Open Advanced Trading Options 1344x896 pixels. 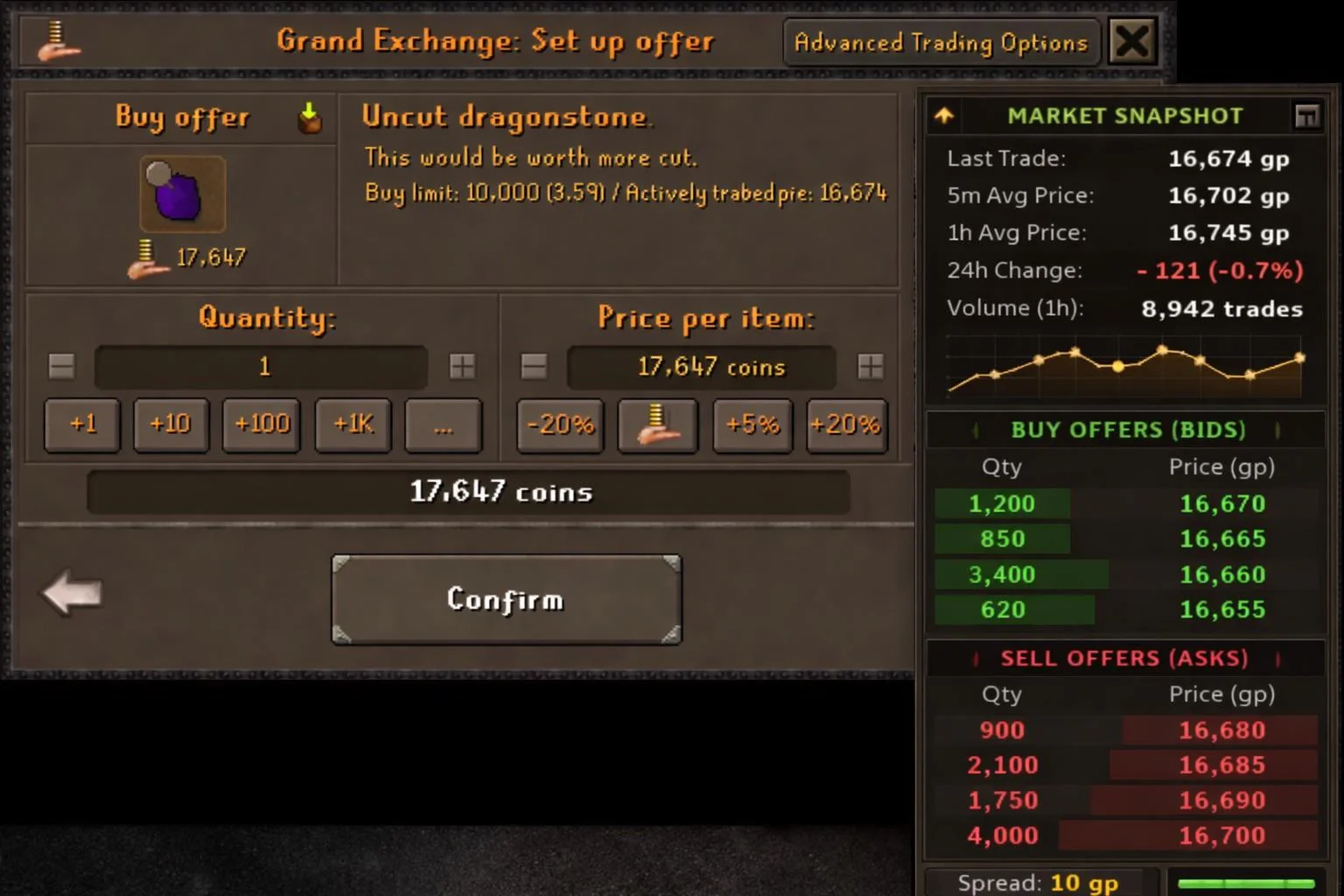(x=940, y=41)
